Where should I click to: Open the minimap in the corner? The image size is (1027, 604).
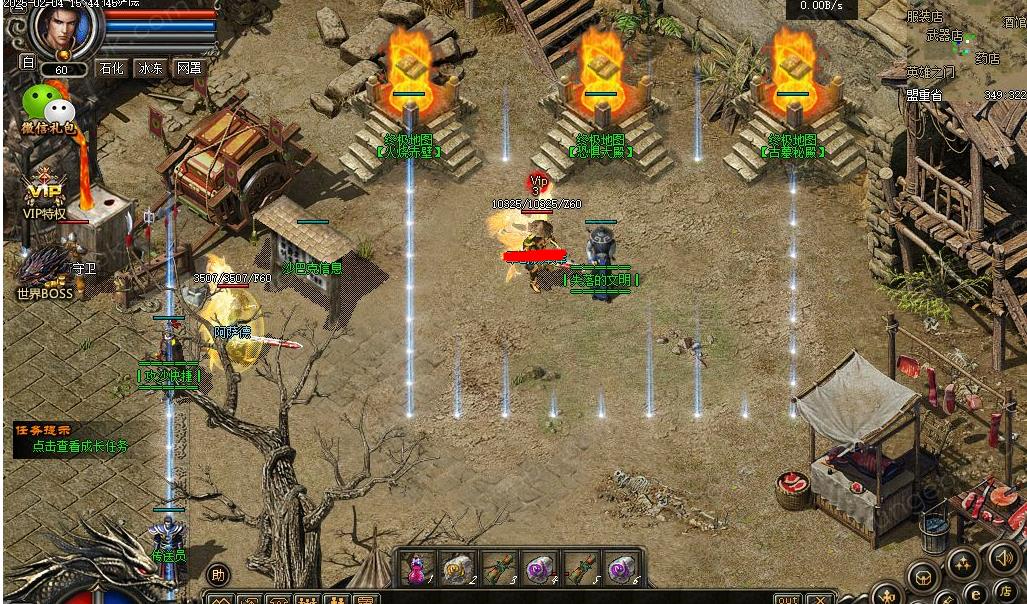(x=967, y=50)
